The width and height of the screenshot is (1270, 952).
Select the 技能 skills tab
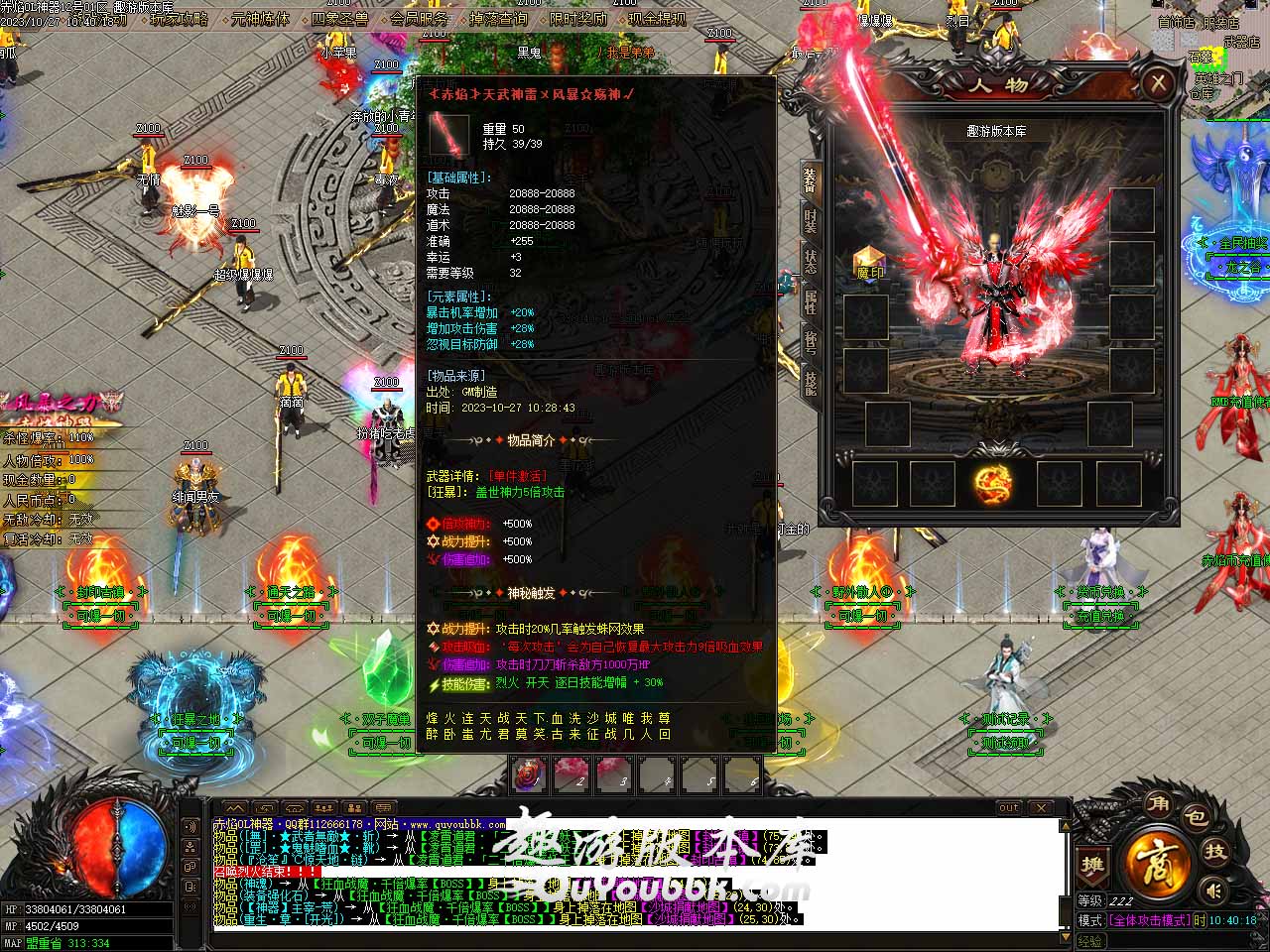pyautogui.click(x=811, y=383)
